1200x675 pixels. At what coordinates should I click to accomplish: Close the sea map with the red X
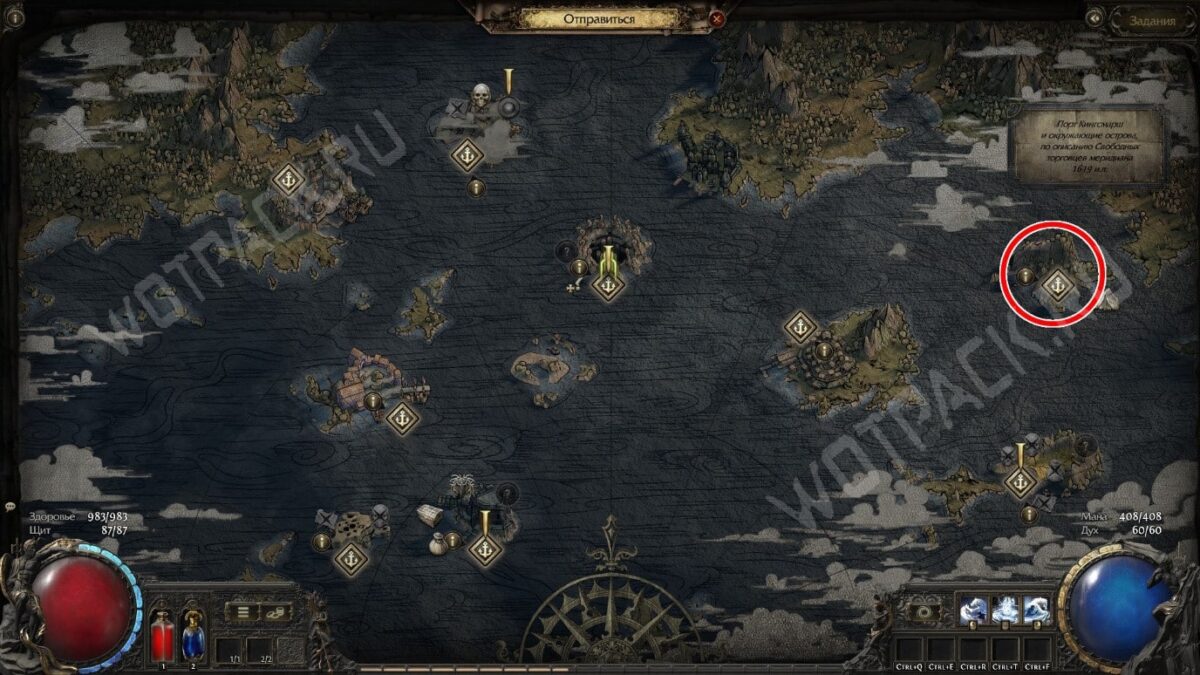coord(717,19)
